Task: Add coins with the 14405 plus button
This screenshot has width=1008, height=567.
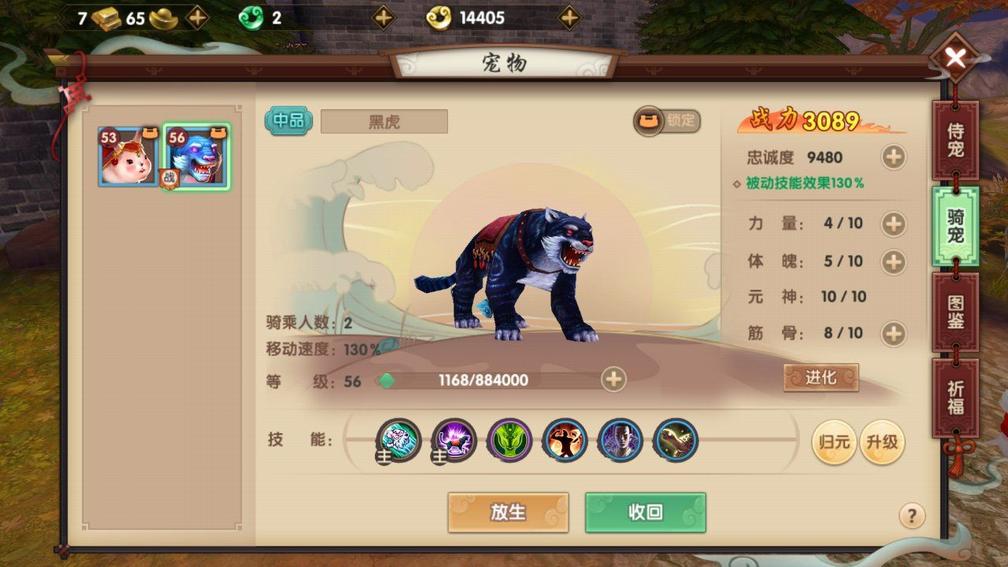Action: pos(569,17)
